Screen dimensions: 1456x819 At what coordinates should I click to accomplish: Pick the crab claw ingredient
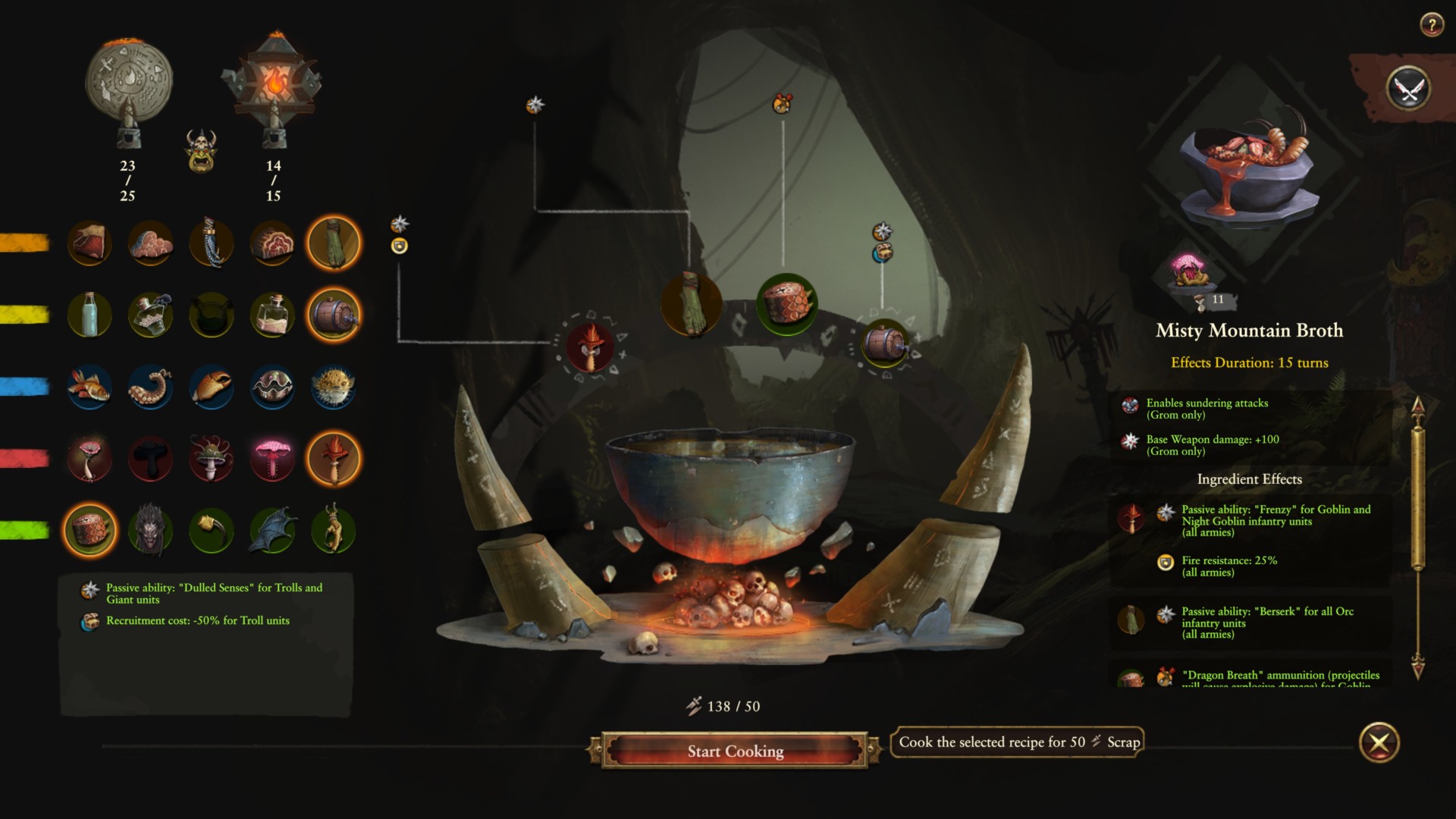pyautogui.click(x=212, y=387)
